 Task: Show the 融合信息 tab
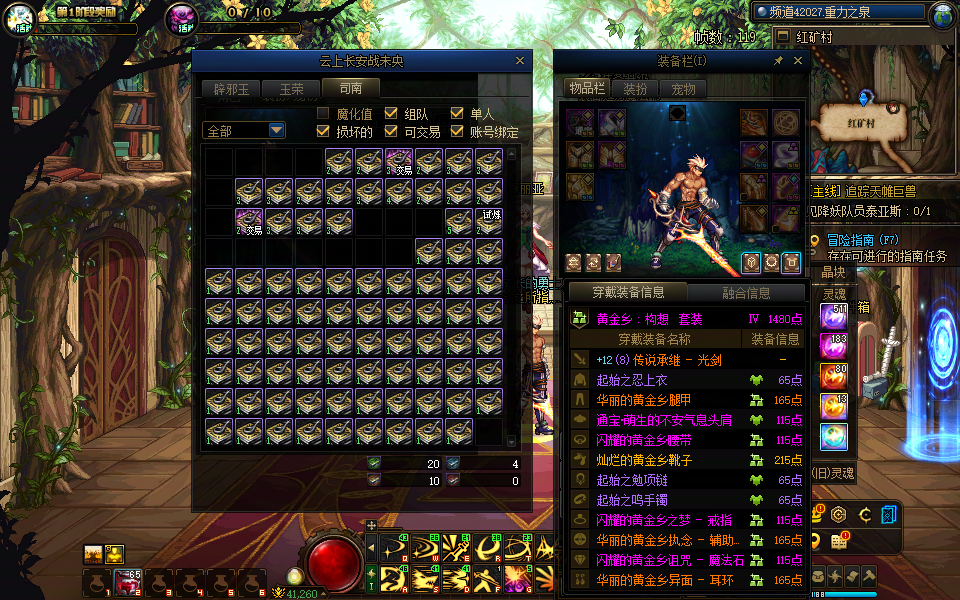coord(745,293)
